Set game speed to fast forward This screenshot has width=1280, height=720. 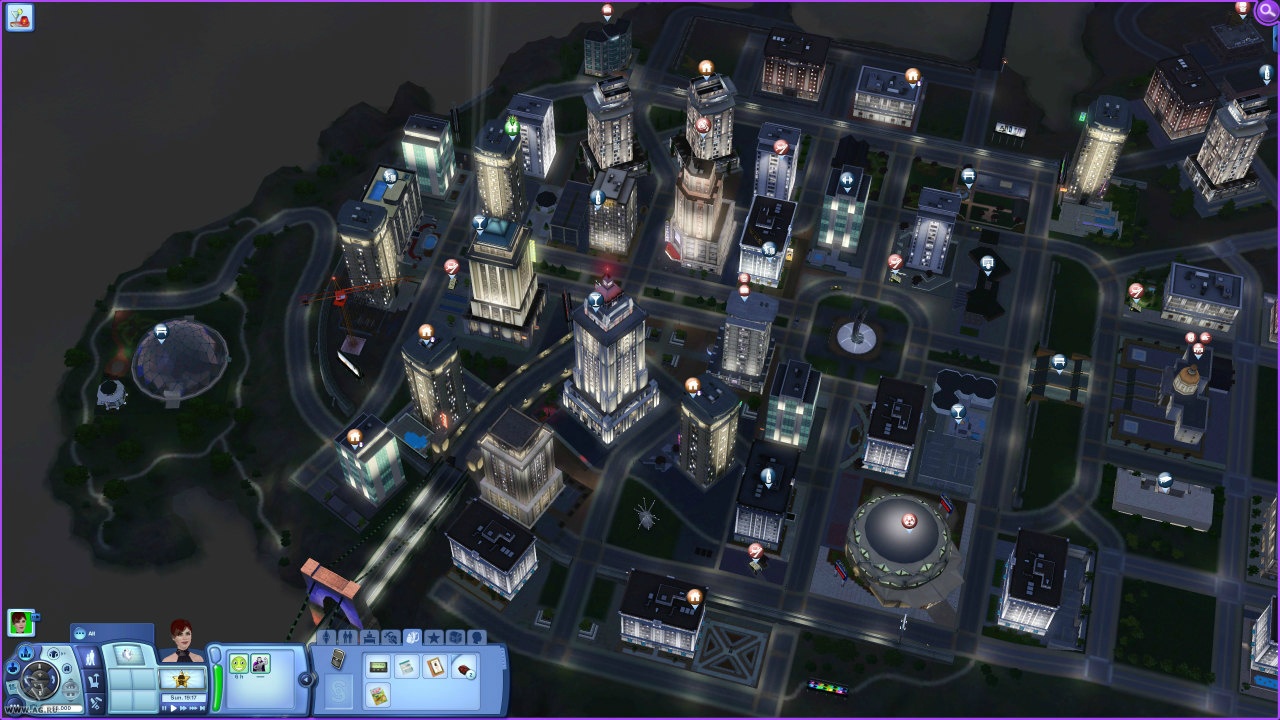click(x=183, y=708)
